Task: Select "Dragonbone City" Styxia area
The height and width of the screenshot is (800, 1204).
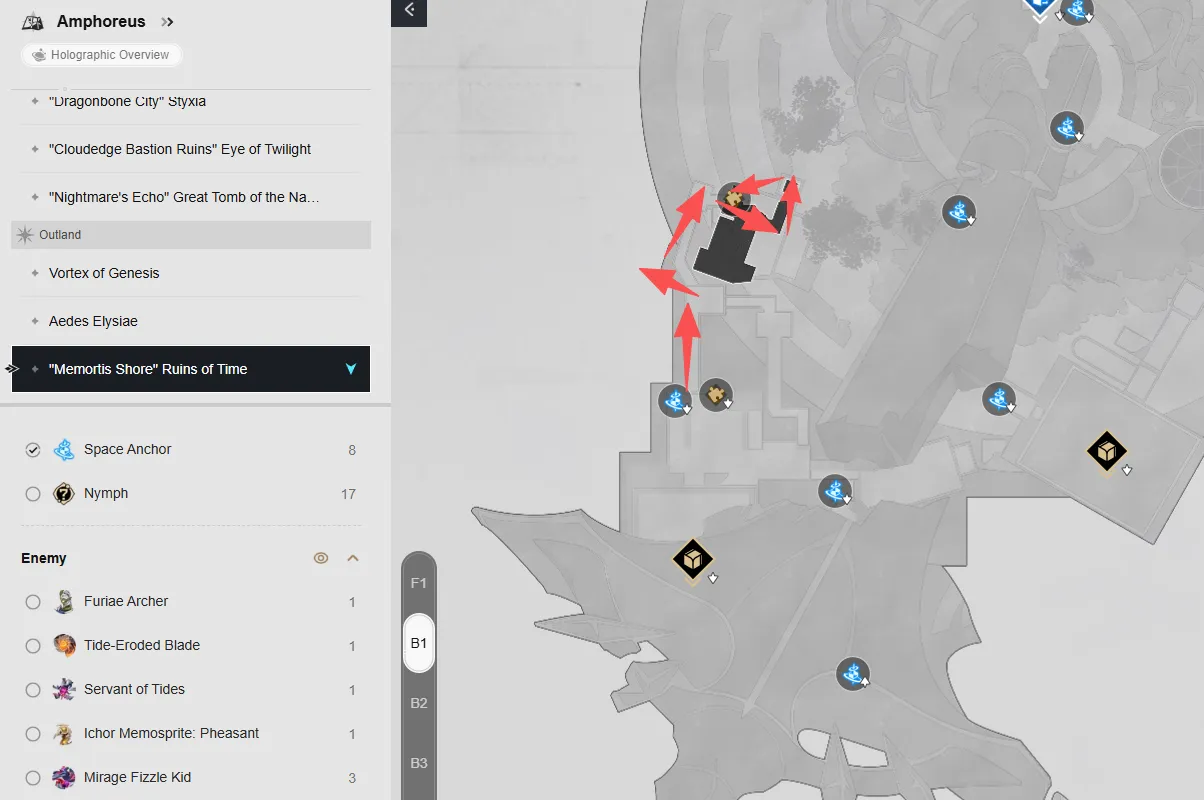Action: tap(127, 101)
